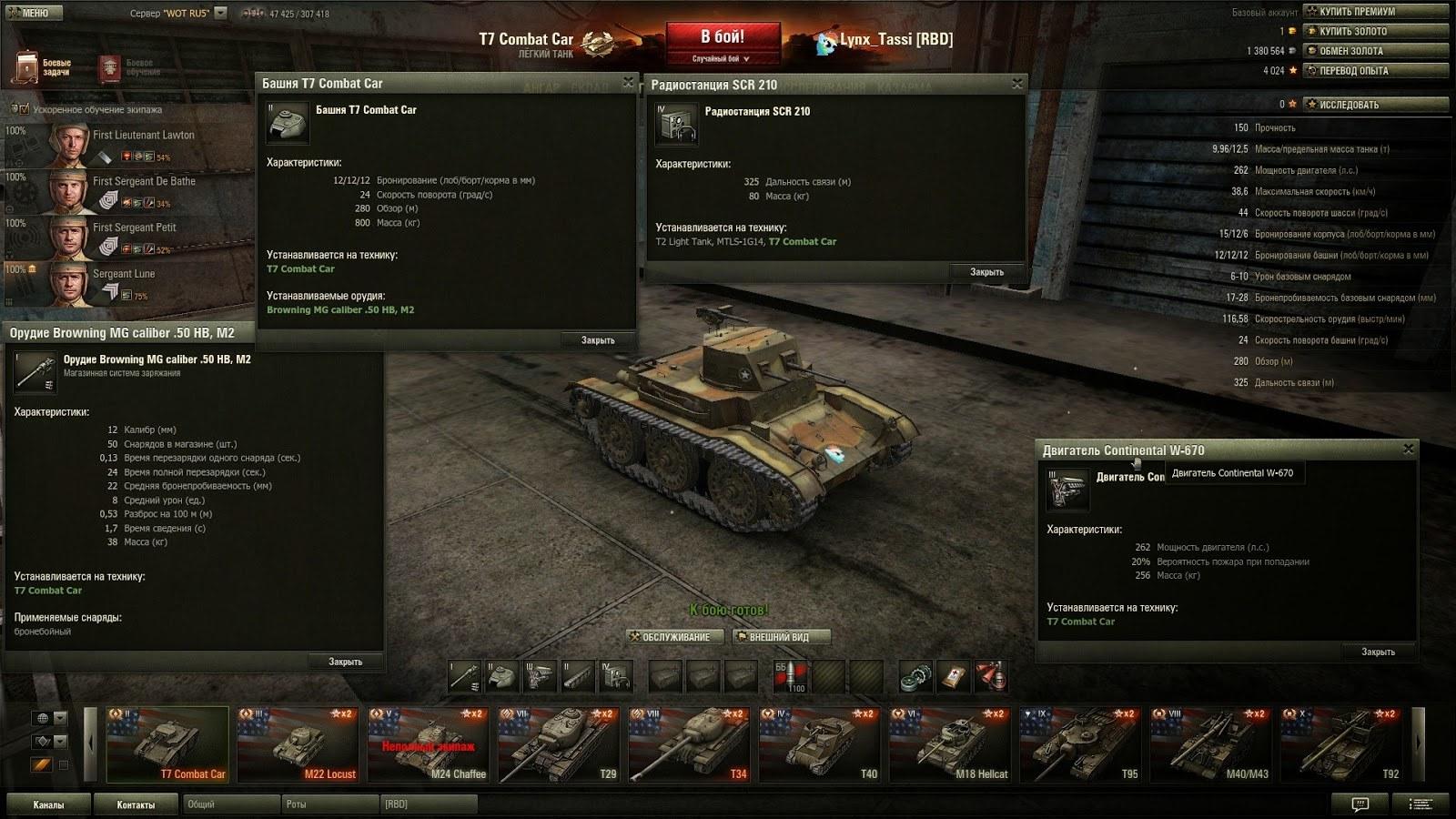Open ОБМЕН ЗОЛОТА gold exchange
The image size is (1456, 819).
pos(1374,51)
